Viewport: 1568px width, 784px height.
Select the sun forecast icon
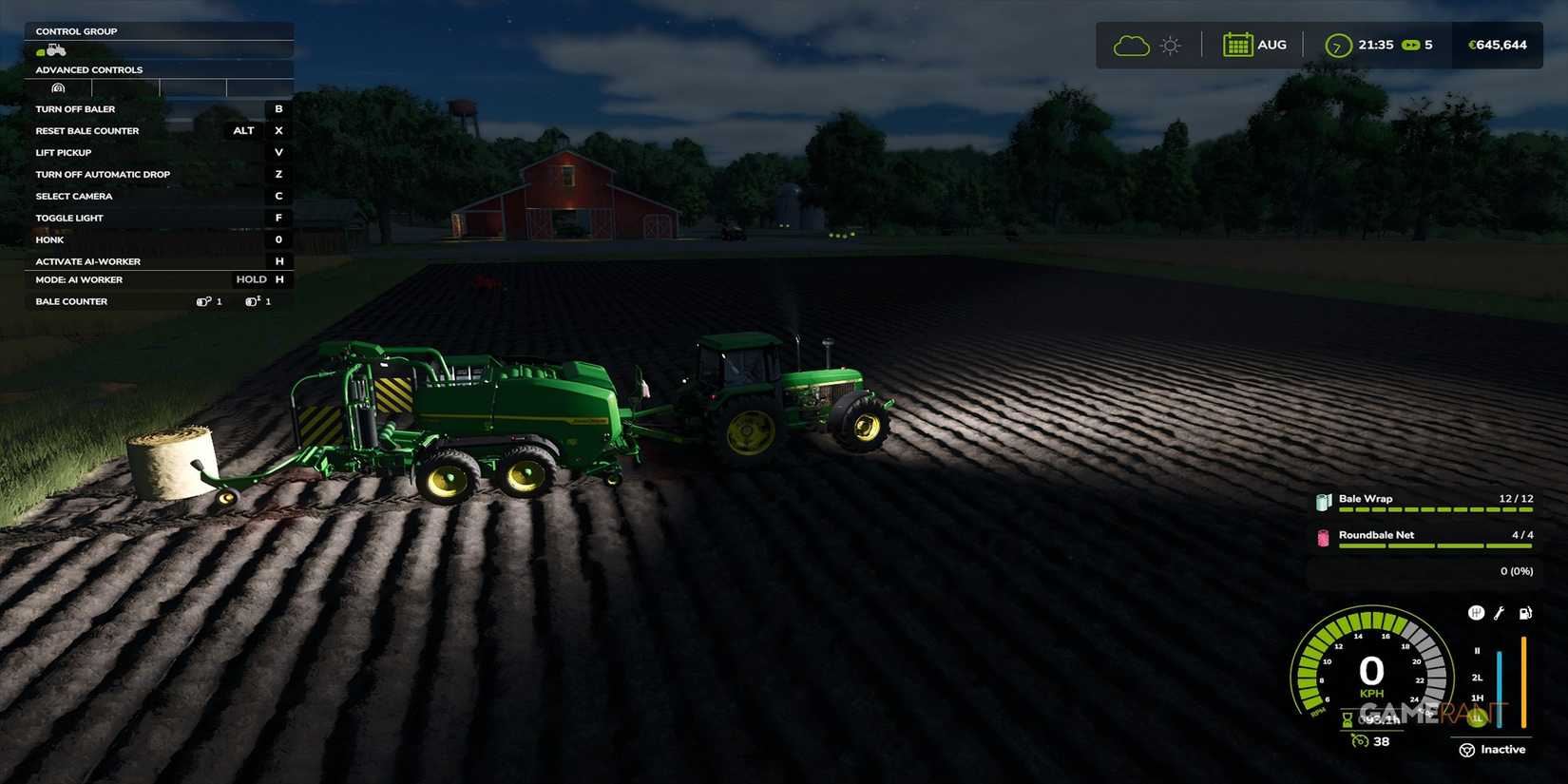[x=1170, y=44]
